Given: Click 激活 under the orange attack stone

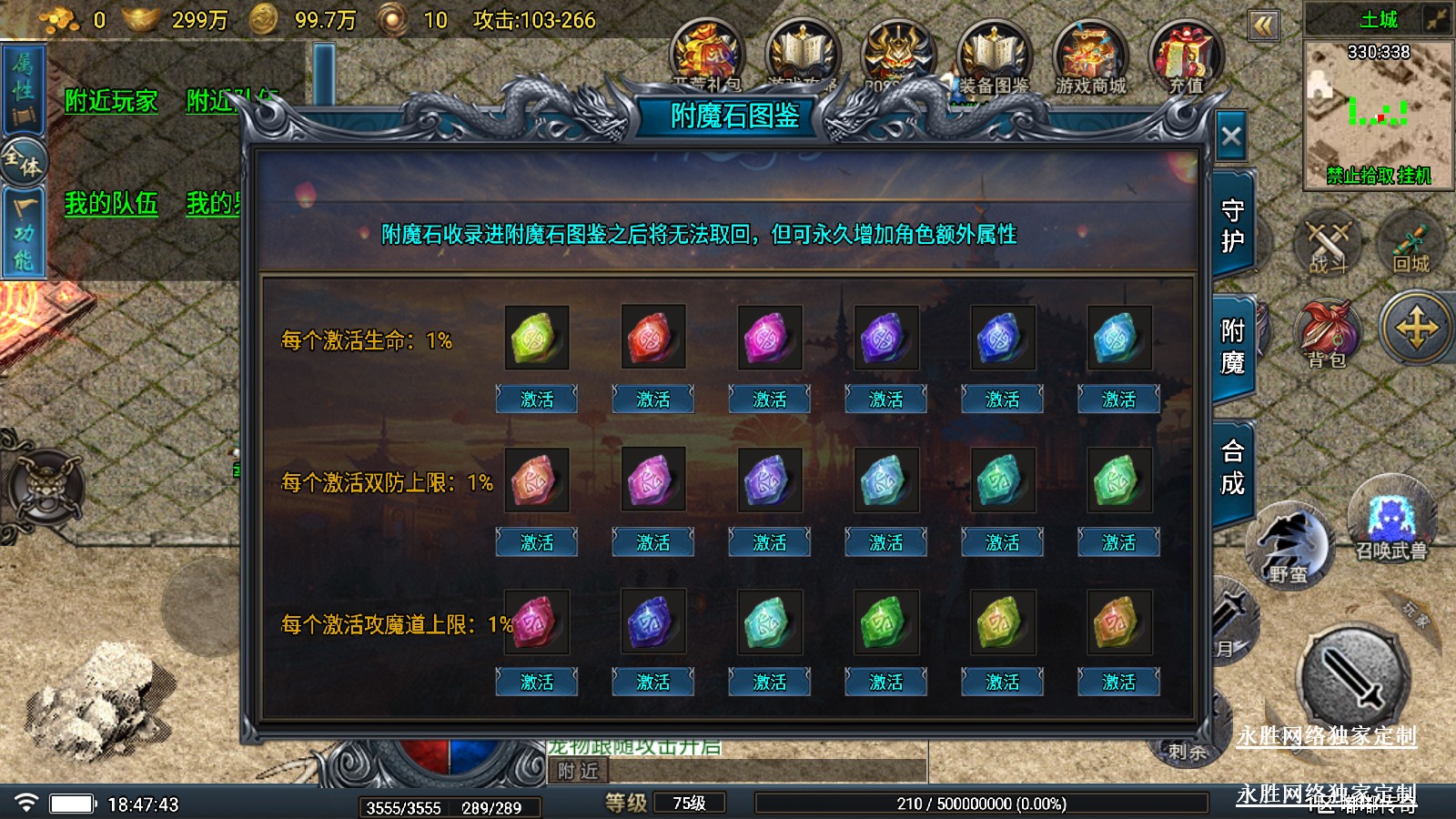Looking at the screenshot, I should click(x=1118, y=682).
